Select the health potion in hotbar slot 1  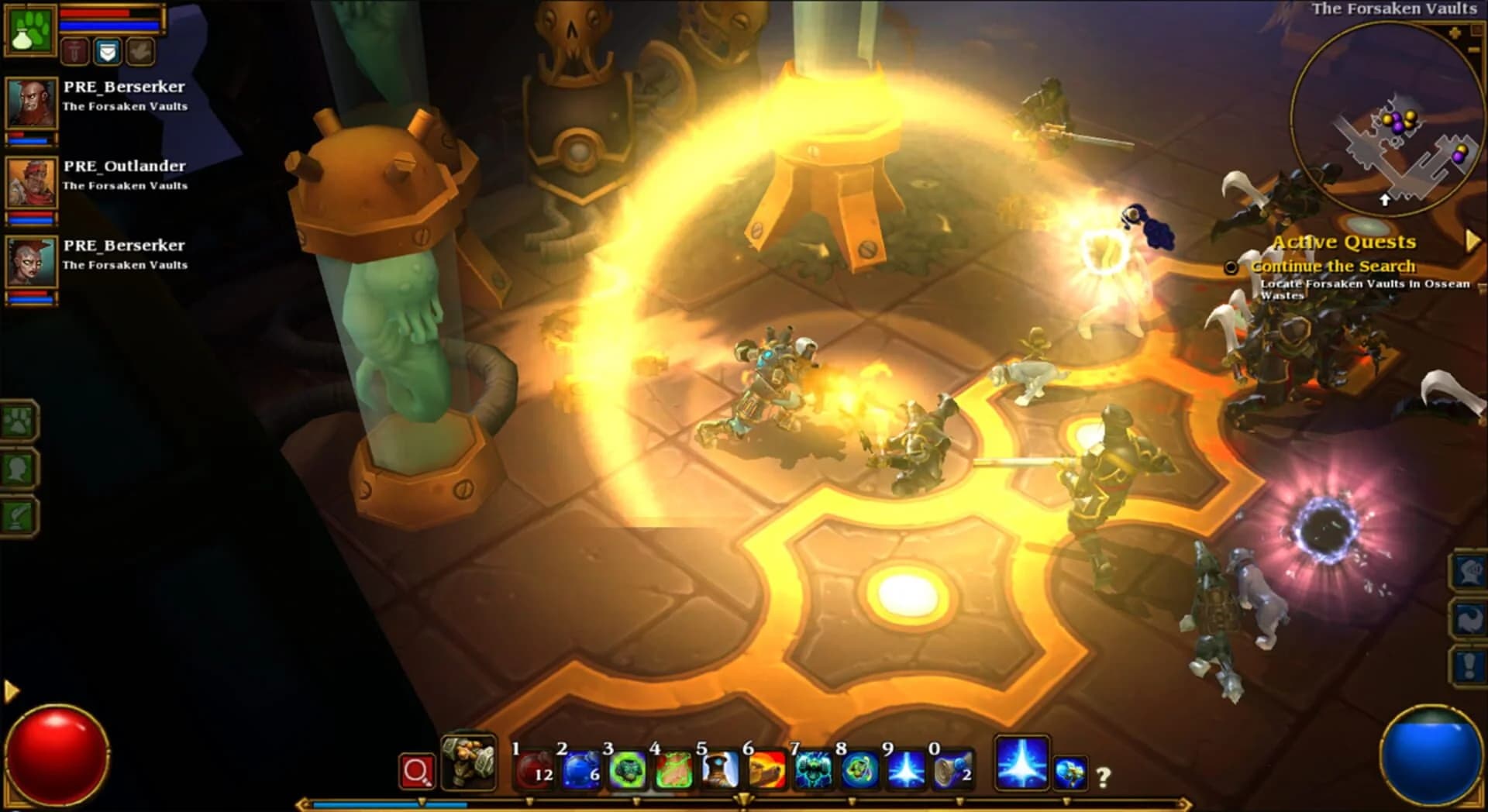pos(535,769)
